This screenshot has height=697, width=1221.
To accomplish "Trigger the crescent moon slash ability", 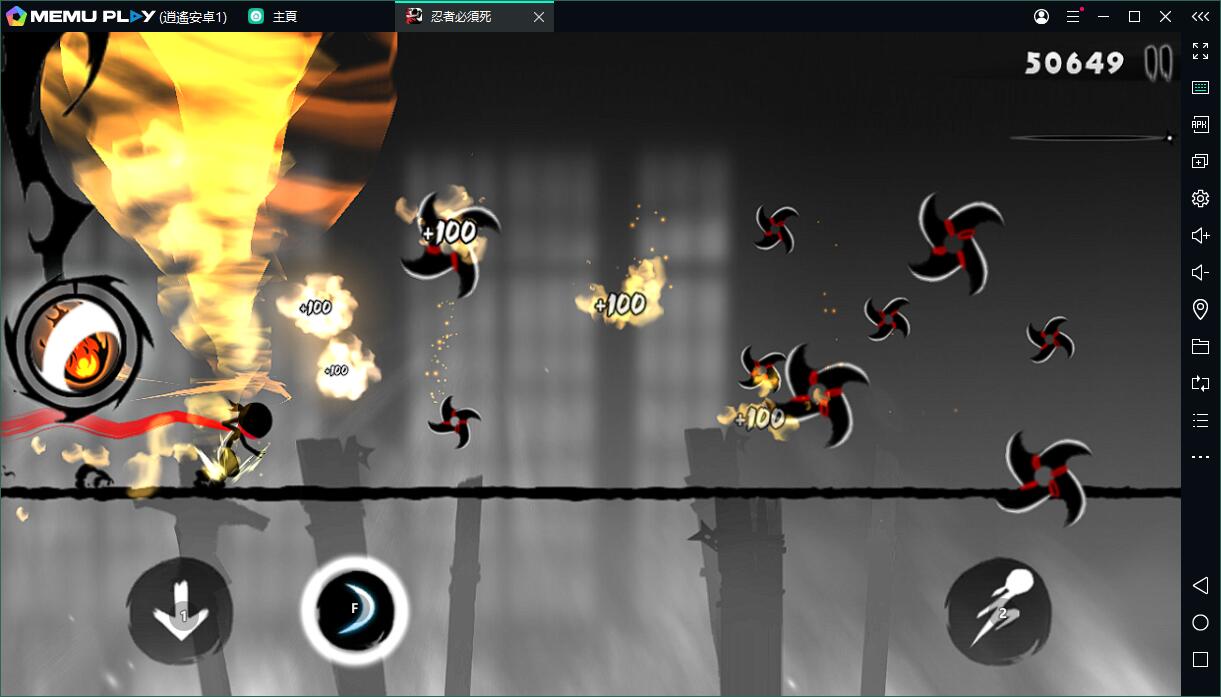I will click(x=354, y=610).
